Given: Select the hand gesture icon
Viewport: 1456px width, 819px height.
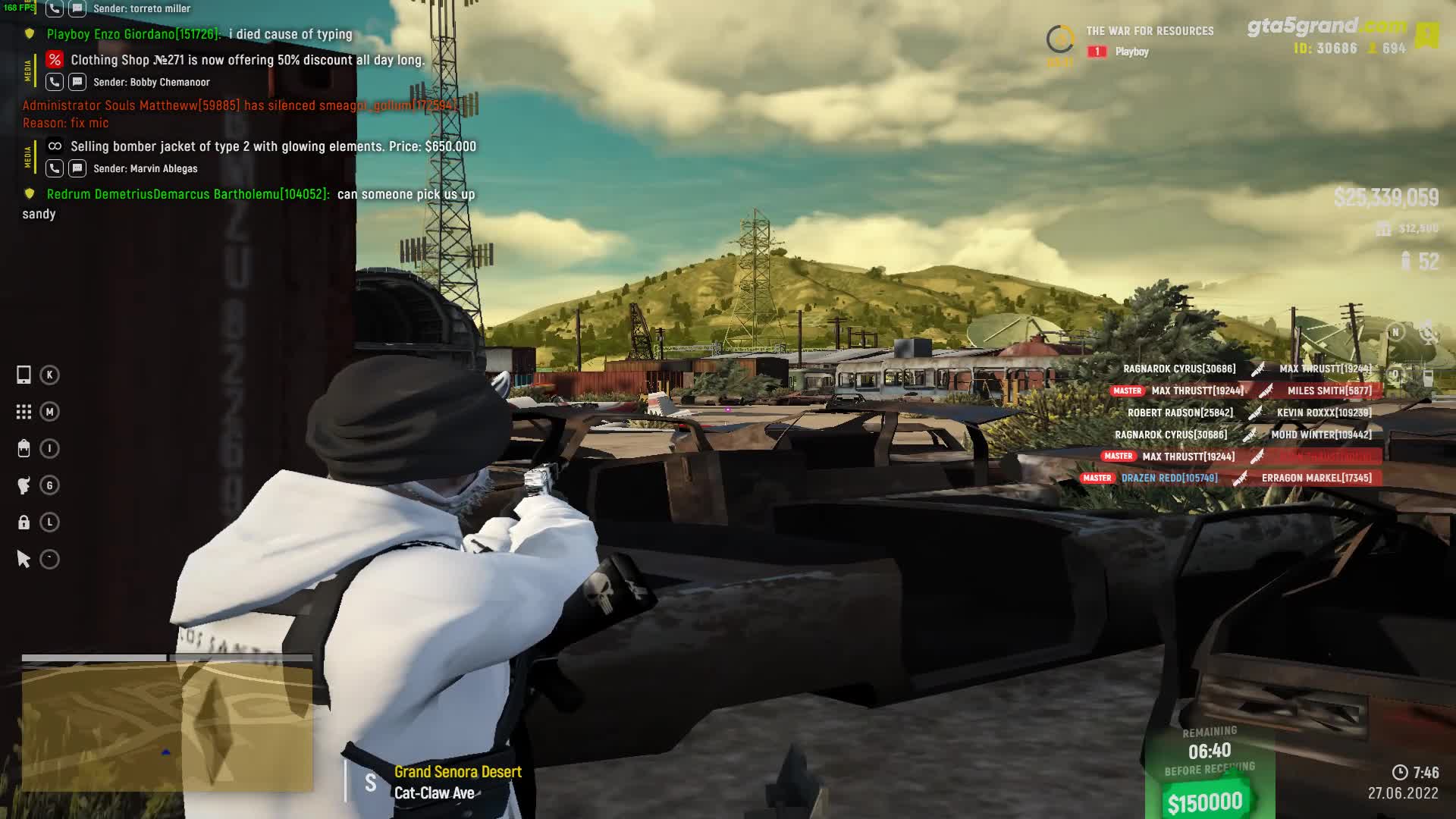Looking at the screenshot, I should pos(24,485).
